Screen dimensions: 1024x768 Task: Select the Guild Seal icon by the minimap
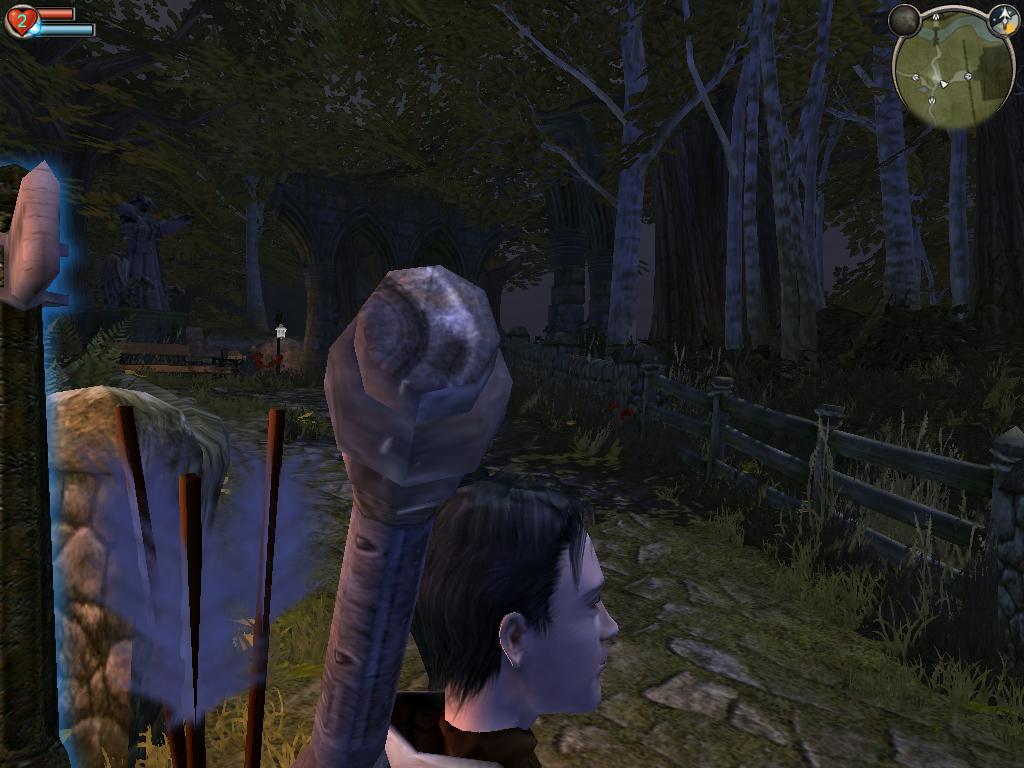[x=1003, y=19]
